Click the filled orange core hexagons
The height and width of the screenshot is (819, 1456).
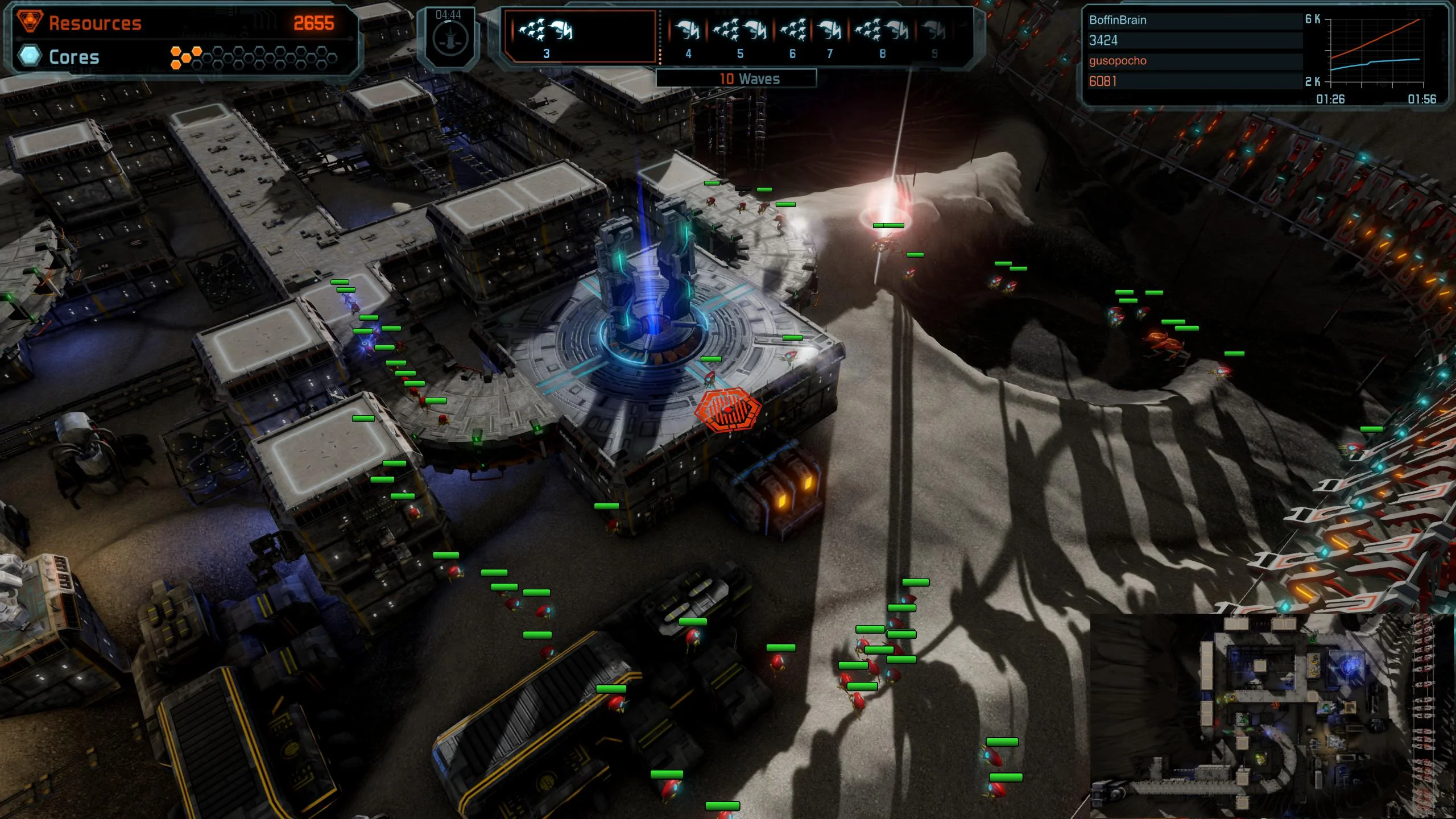click(188, 57)
